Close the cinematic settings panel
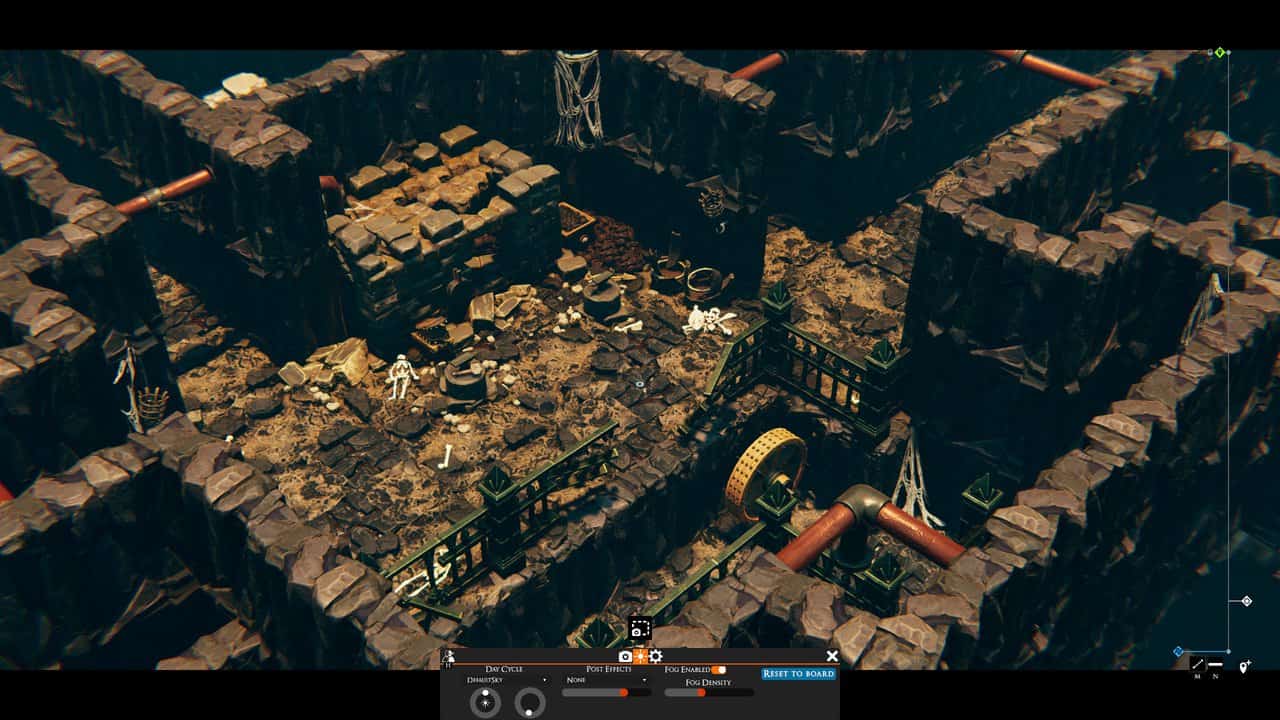The width and height of the screenshot is (1280, 720). (832, 656)
